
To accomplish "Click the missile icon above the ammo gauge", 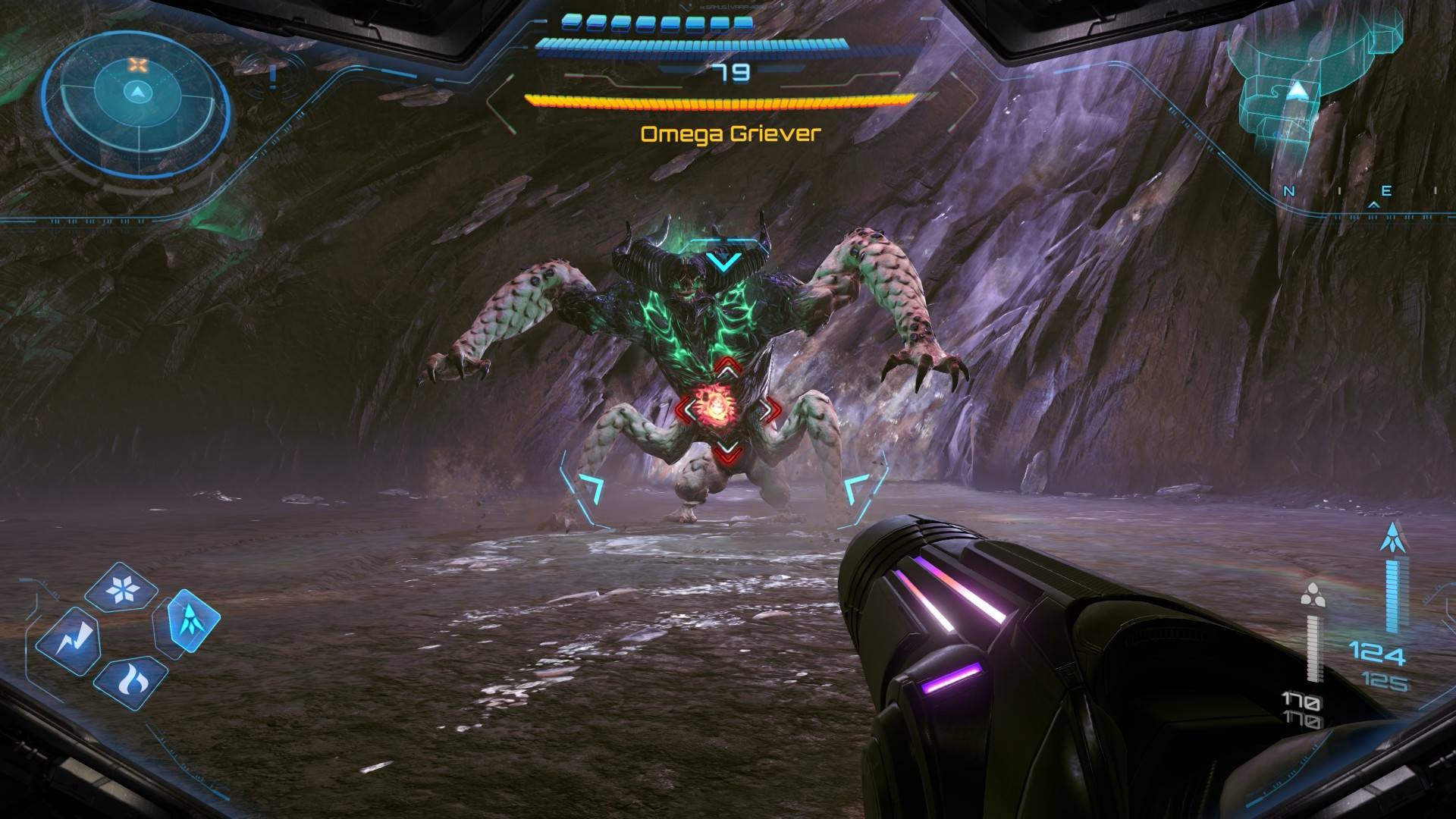I will 1395,537.
